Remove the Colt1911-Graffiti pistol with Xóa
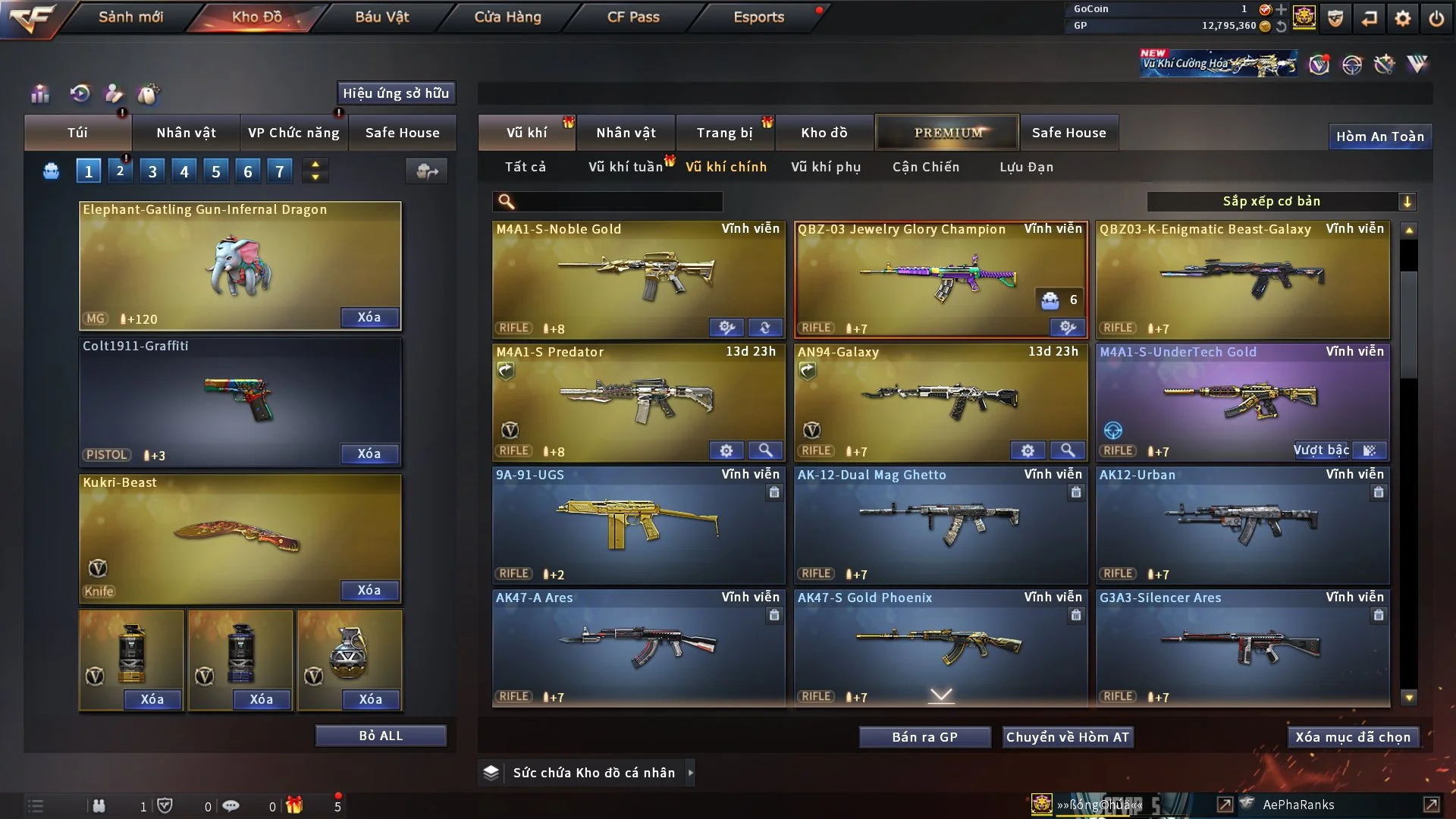The height and width of the screenshot is (819, 1456). (369, 453)
